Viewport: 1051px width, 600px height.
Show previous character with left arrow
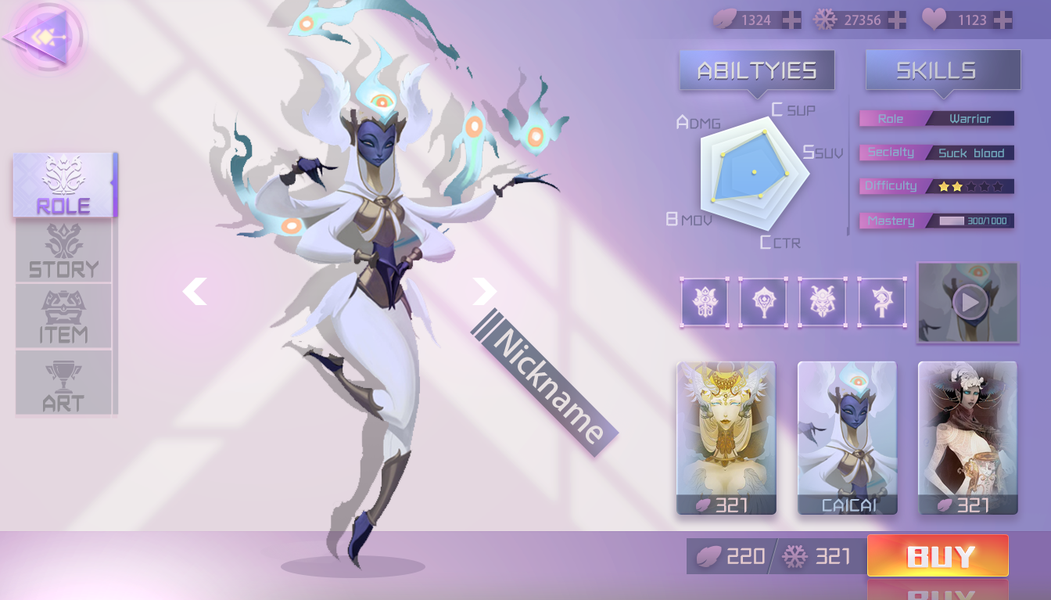point(195,291)
